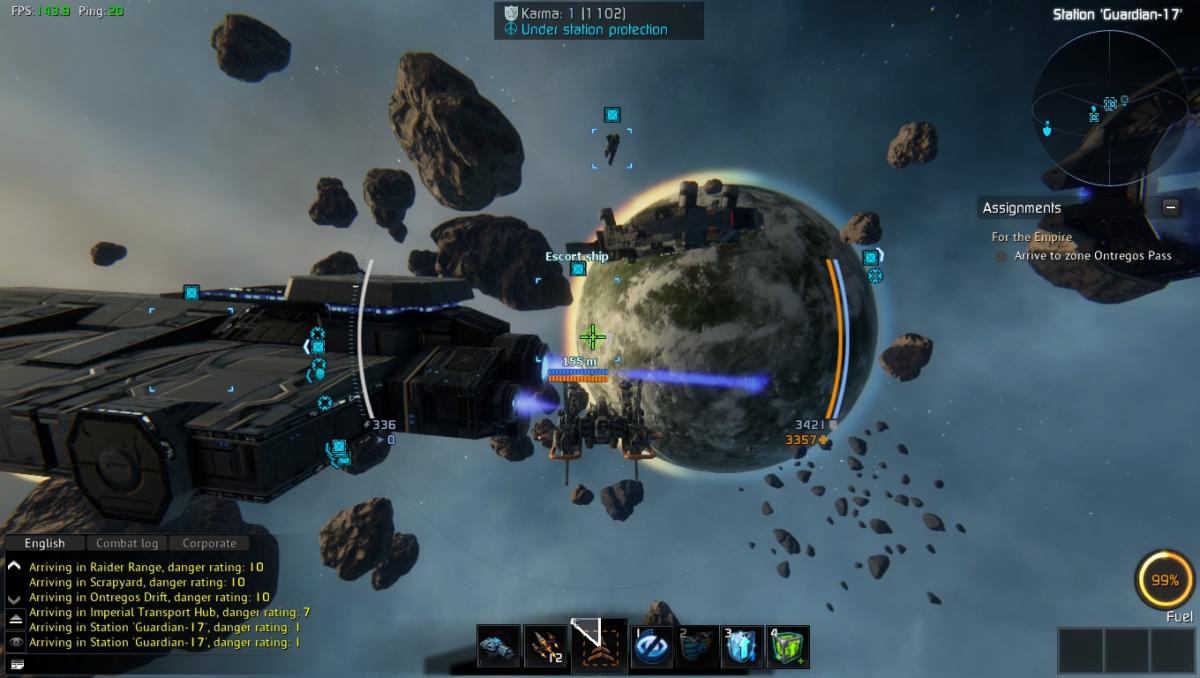Select the missile slot with 12 ammo
This screenshot has height=678, width=1200.
click(546, 646)
